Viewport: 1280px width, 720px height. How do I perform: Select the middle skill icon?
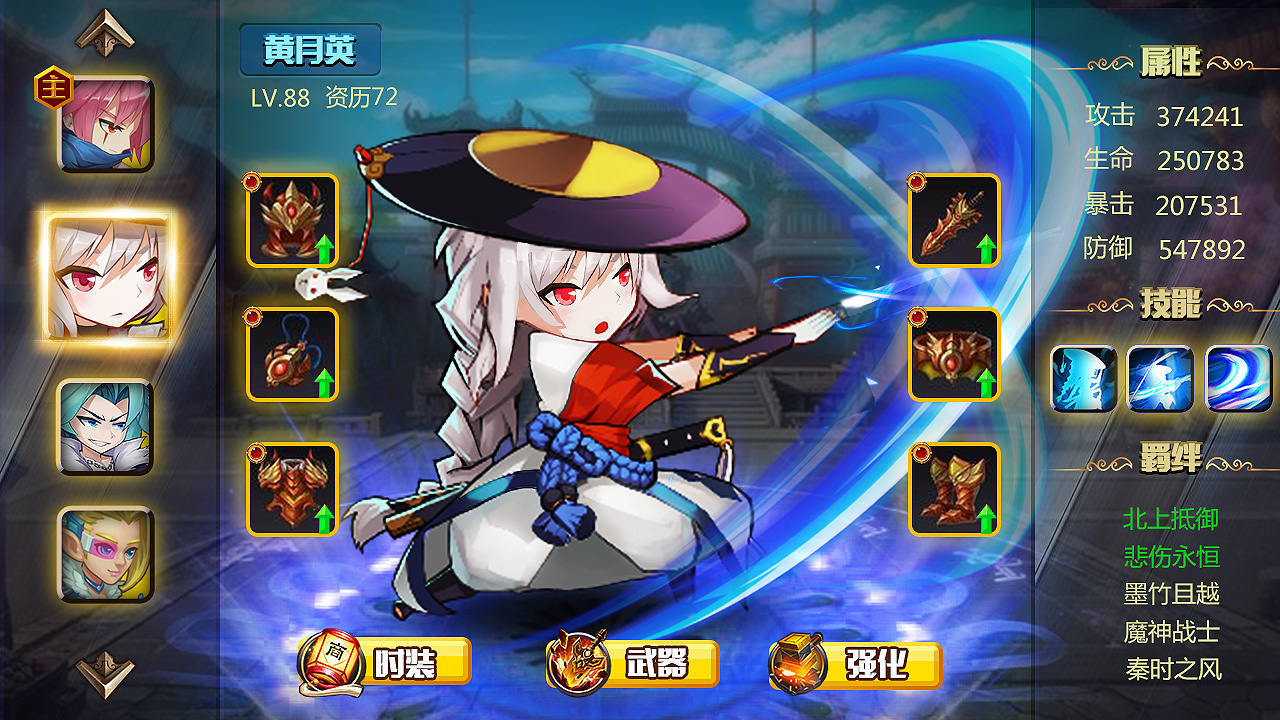pos(1159,379)
